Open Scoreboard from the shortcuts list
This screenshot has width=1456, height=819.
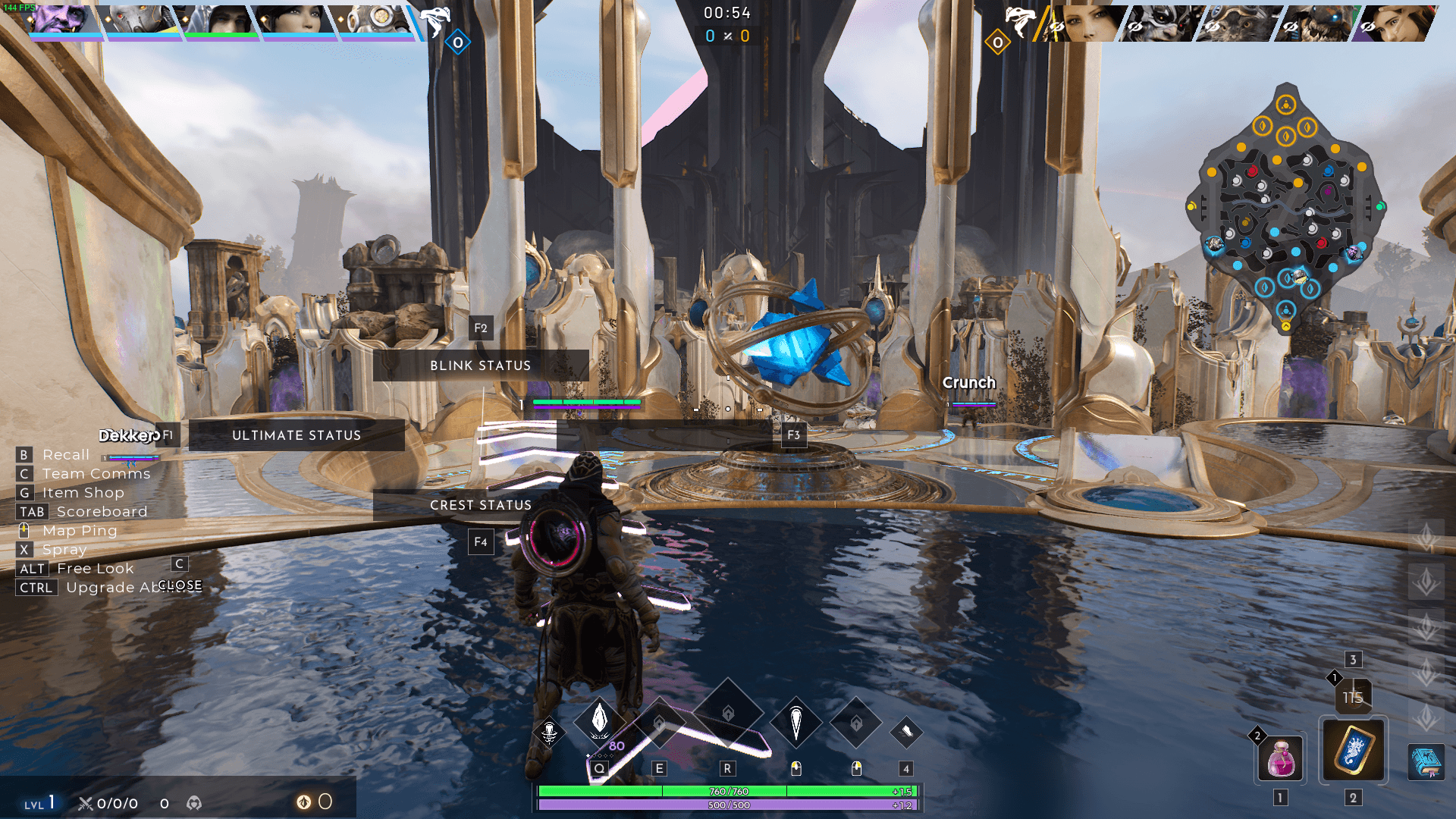tap(102, 512)
